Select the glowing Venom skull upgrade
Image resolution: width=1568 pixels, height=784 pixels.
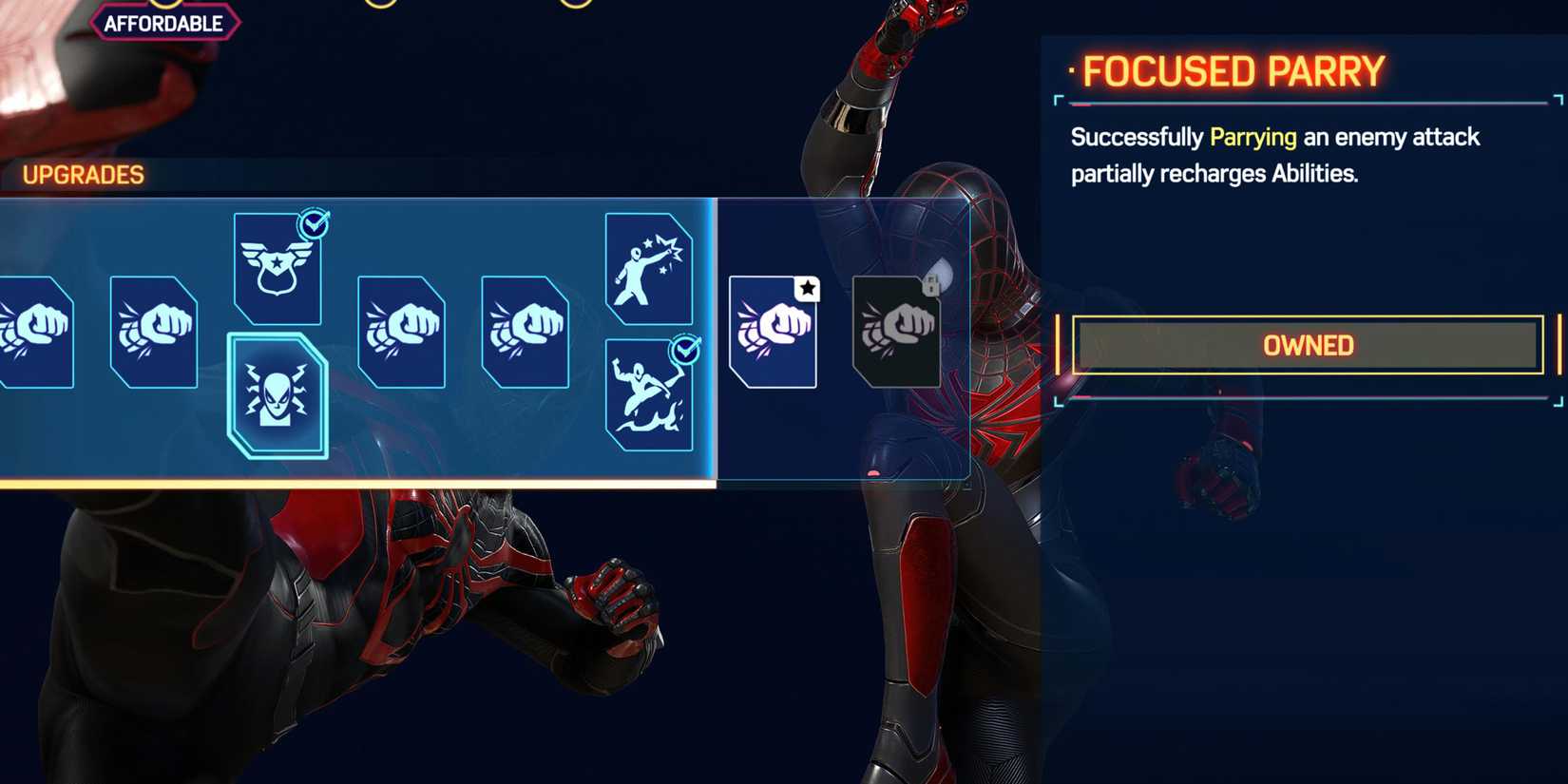pos(277,397)
